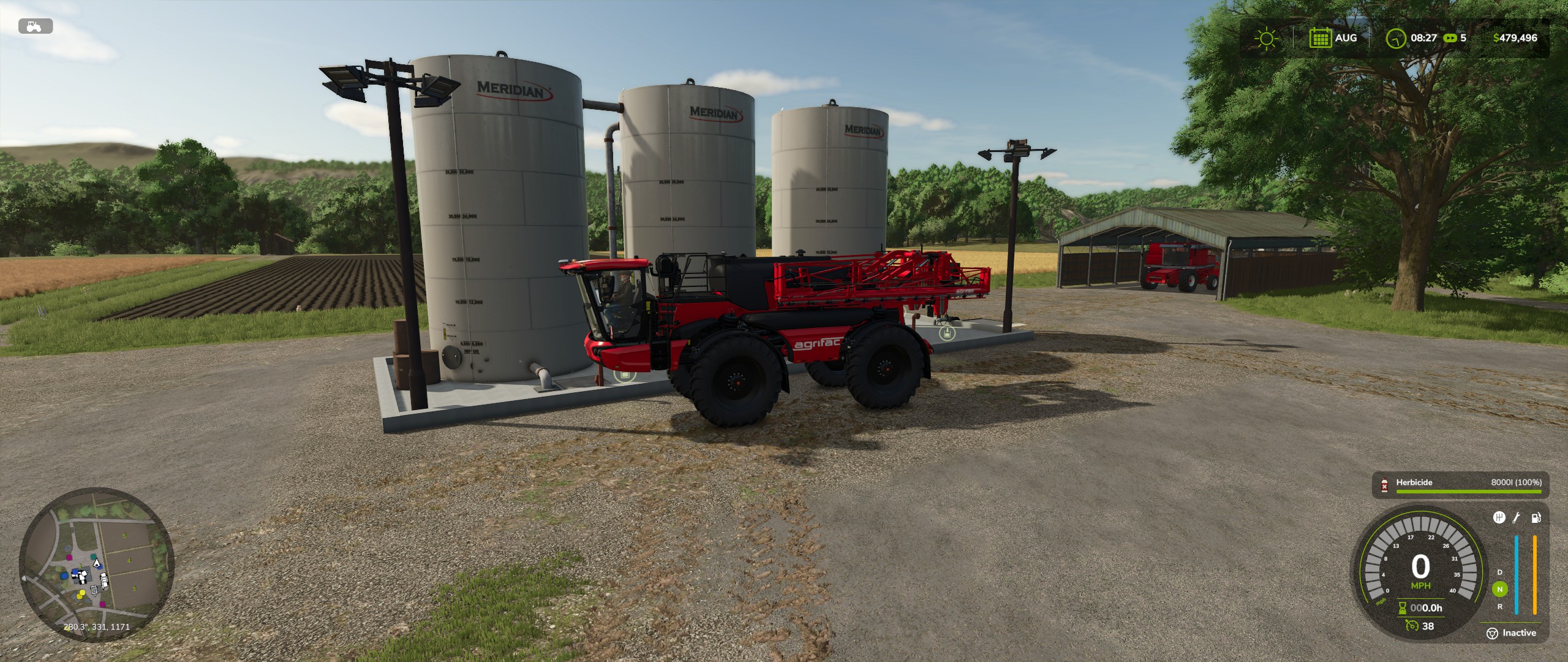This screenshot has height=662, width=1568.
Task: Click the calendar icon next to AUG
Action: [x=1321, y=38]
